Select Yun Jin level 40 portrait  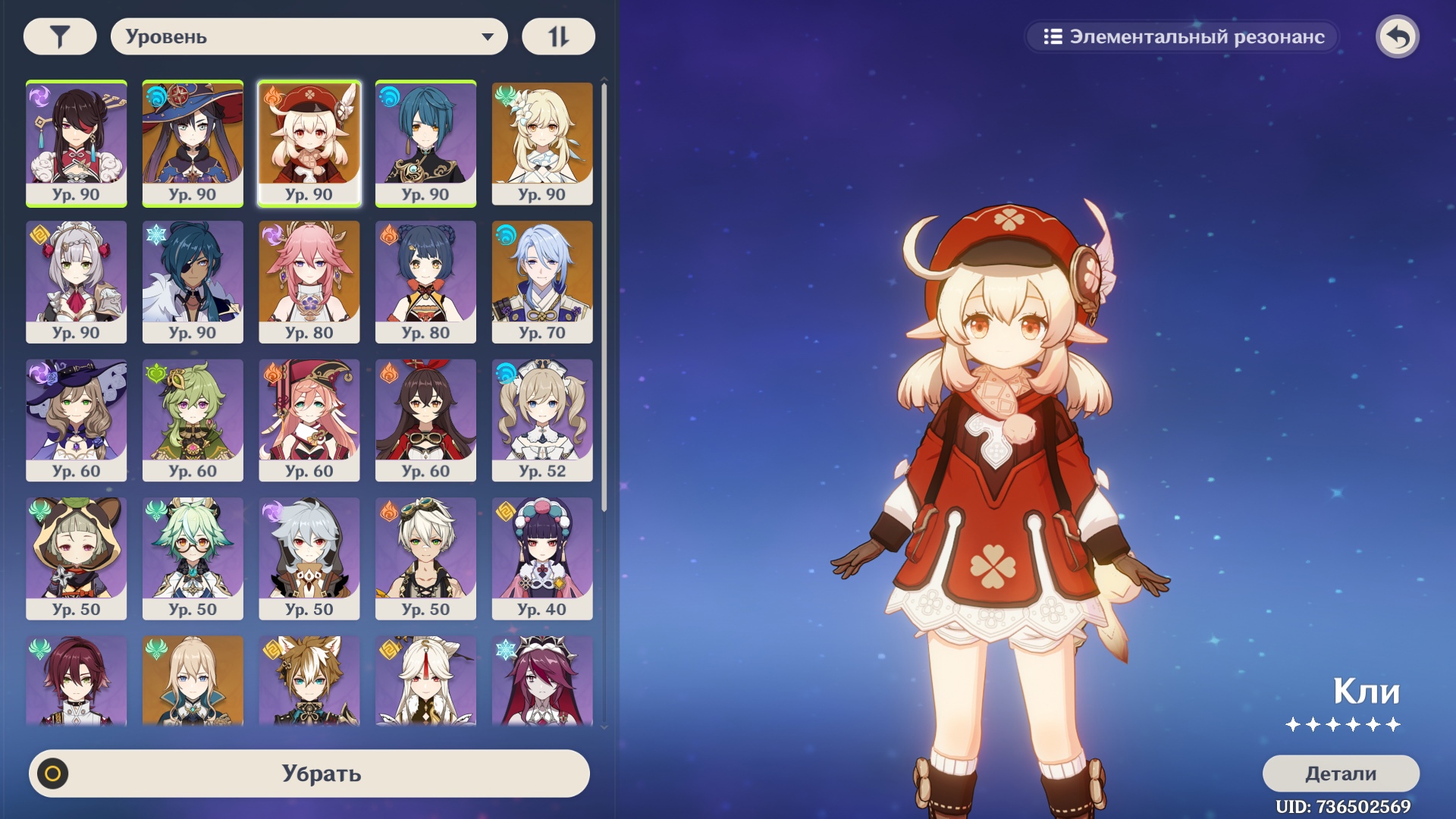(x=542, y=558)
